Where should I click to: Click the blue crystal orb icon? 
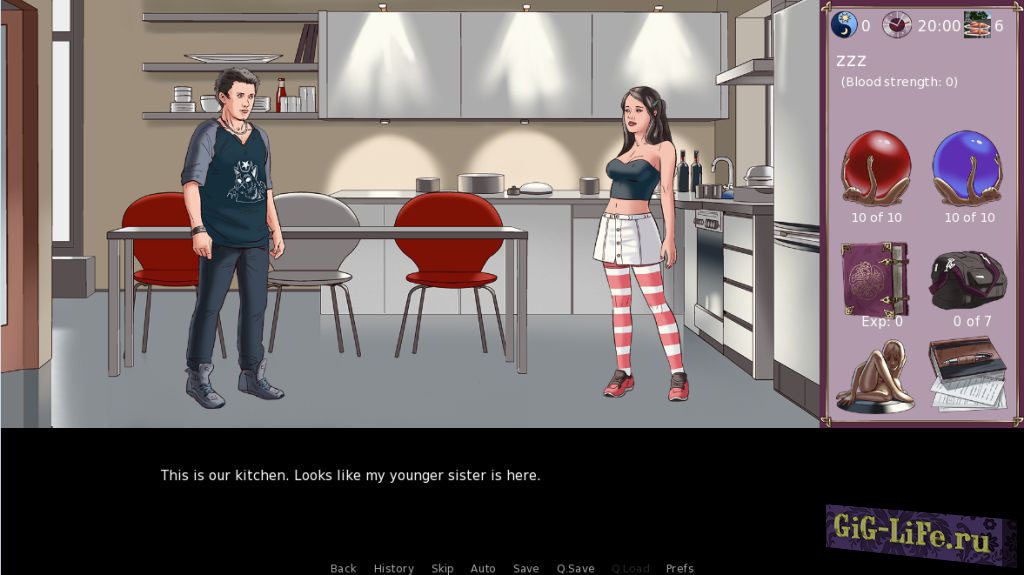point(967,168)
